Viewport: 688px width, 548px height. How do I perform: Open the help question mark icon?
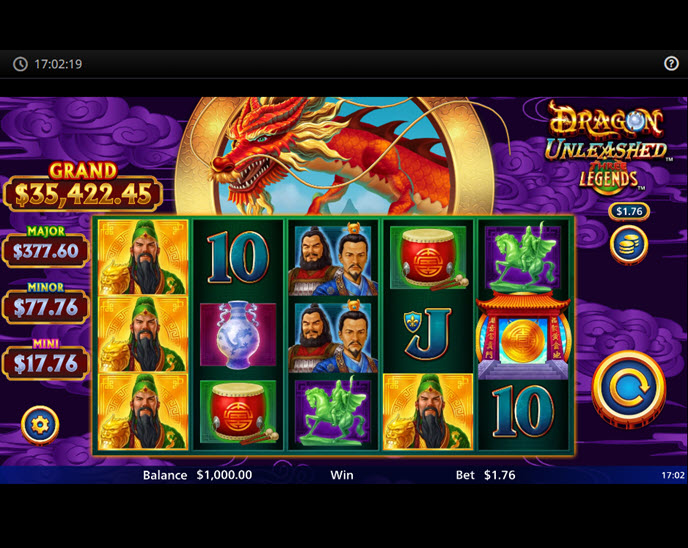click(x=671, y=64)
